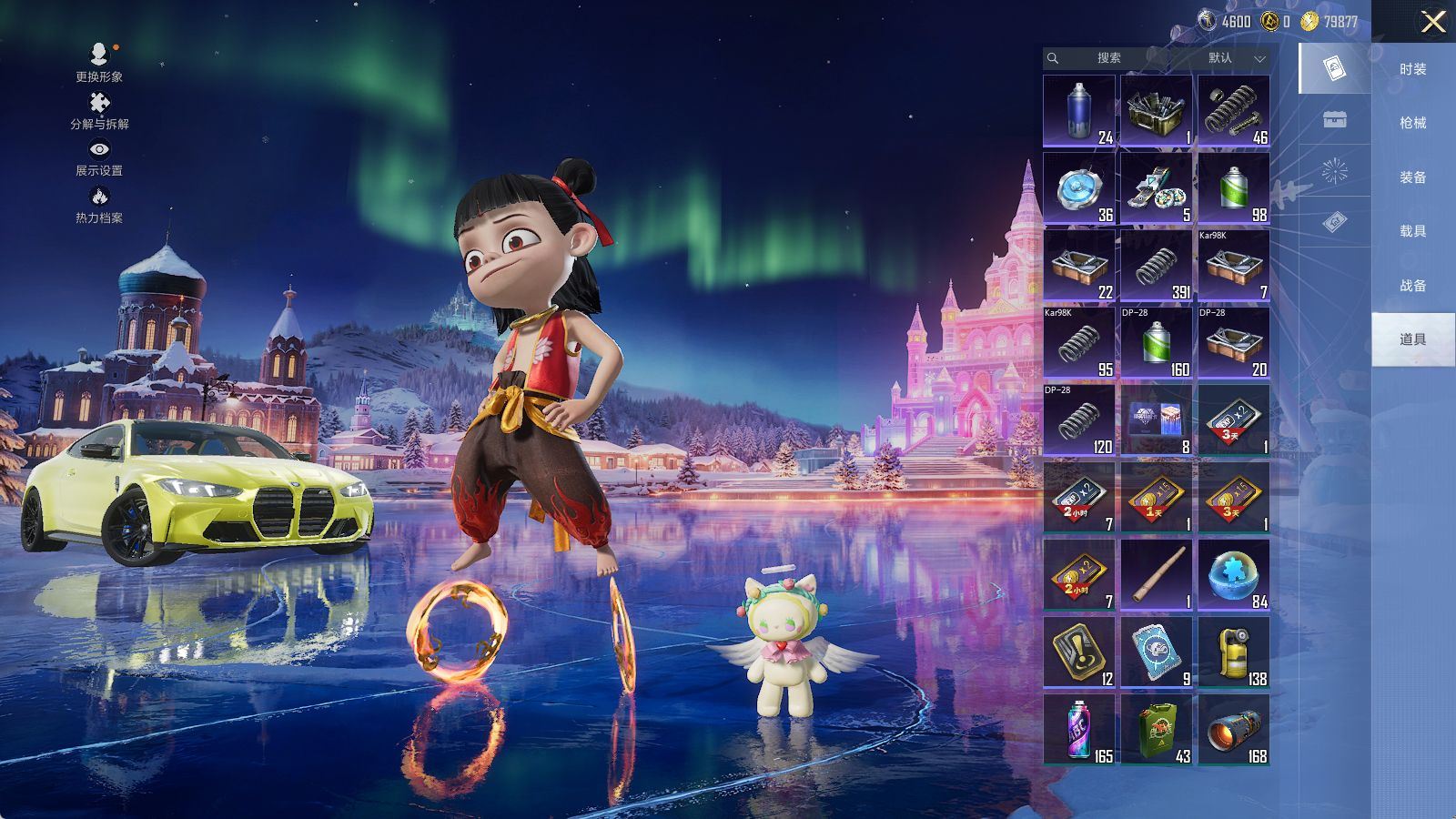Open 分解与拆解 dismantle option
The width and height of the screenshot is (1456, 819).
click(99, 111)
